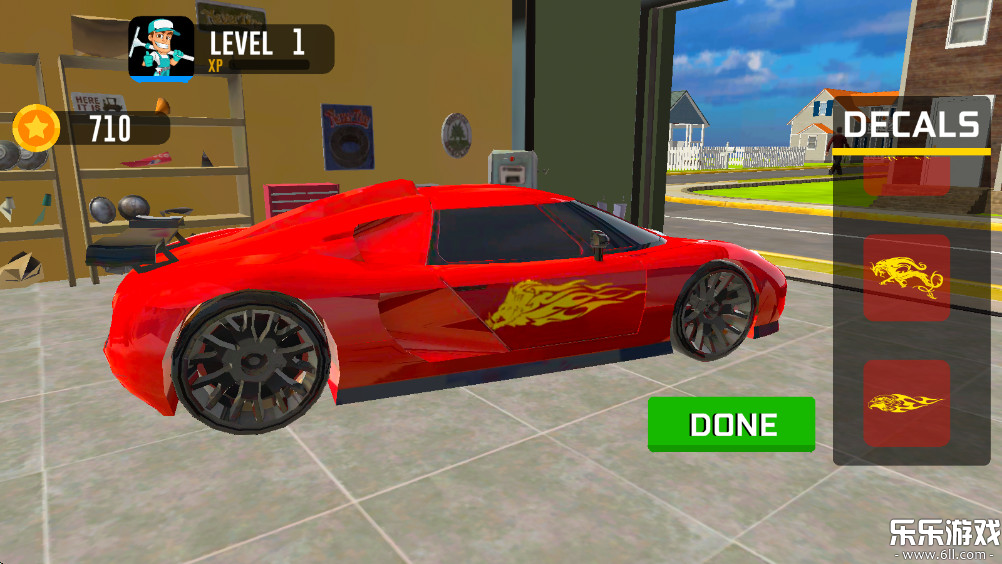The width and height of the screenshot is (1002, 564).
Task: Tap the gold star coin icon
Action: [37, 127]
